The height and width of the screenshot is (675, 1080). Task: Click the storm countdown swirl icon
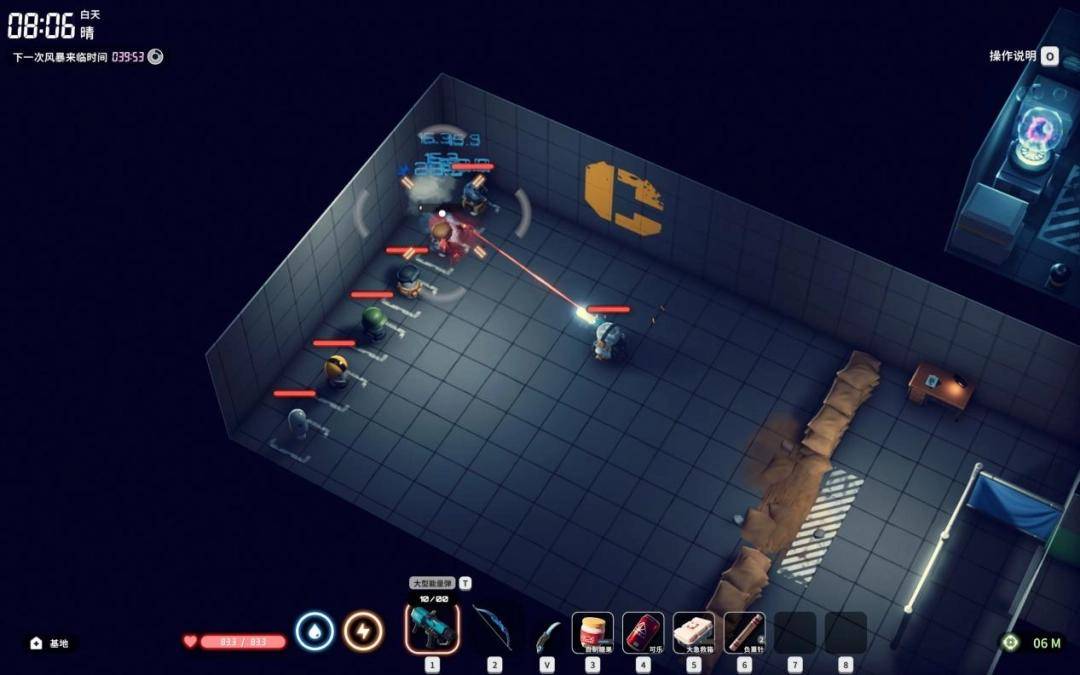[156, 57]
